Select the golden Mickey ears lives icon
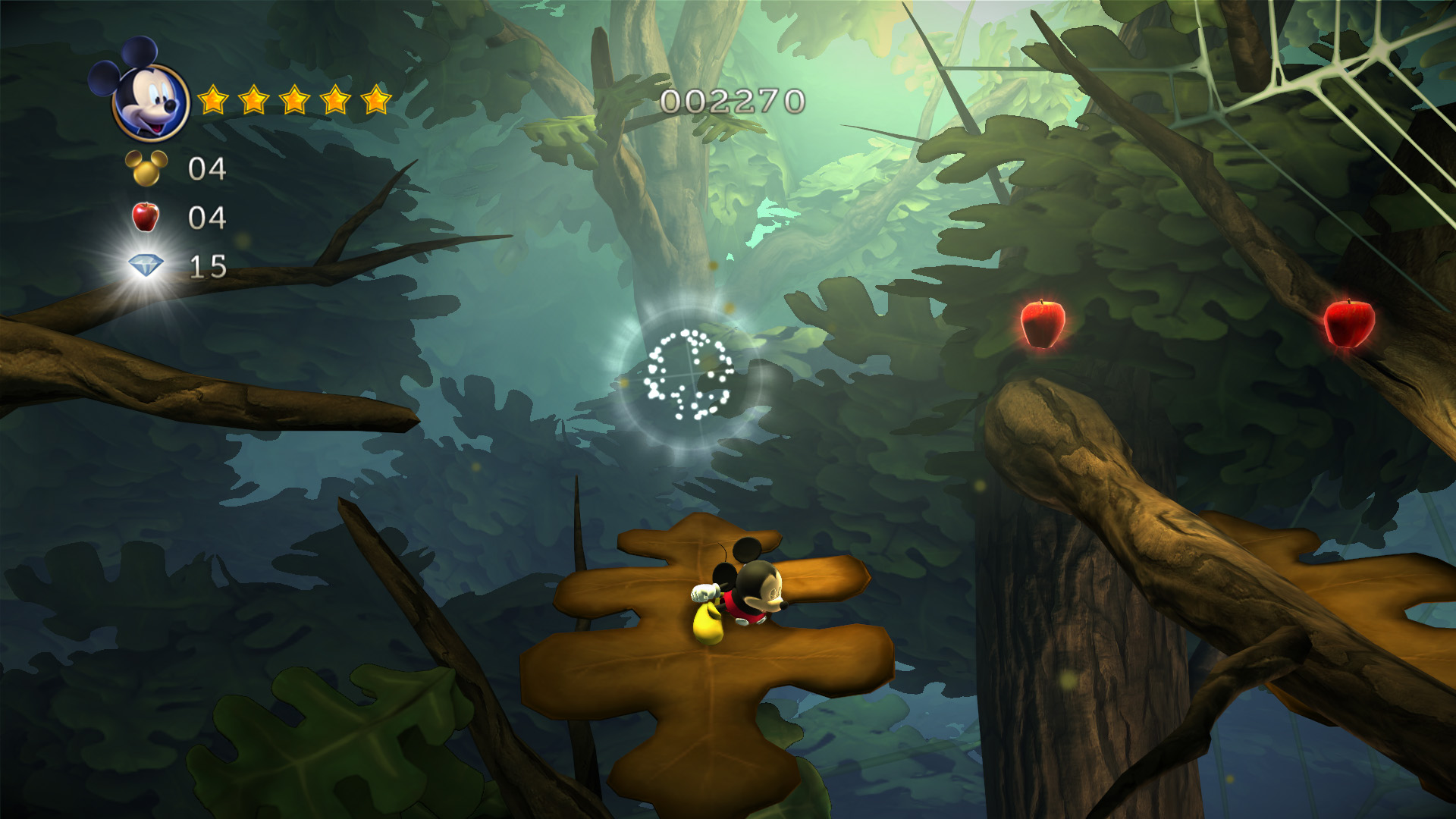This screenshot has height=819, width=1456. pos(146,168)
